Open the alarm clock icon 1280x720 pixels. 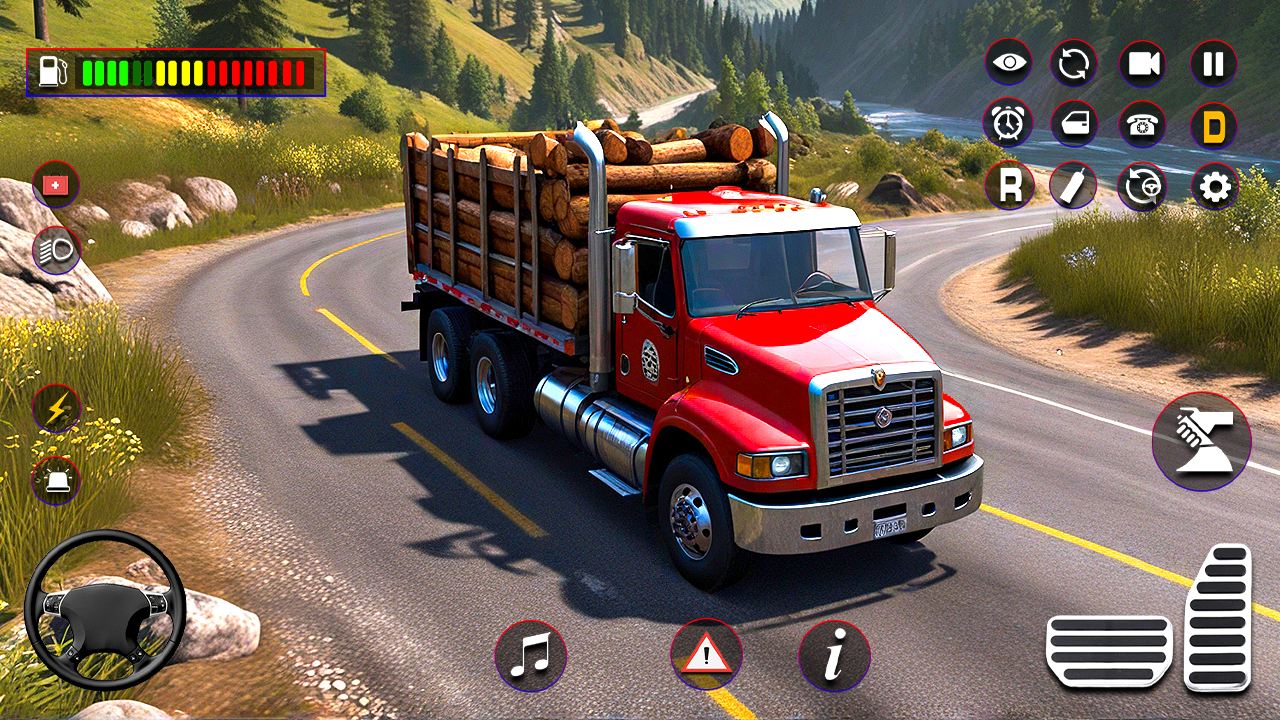coord(1008,124)
